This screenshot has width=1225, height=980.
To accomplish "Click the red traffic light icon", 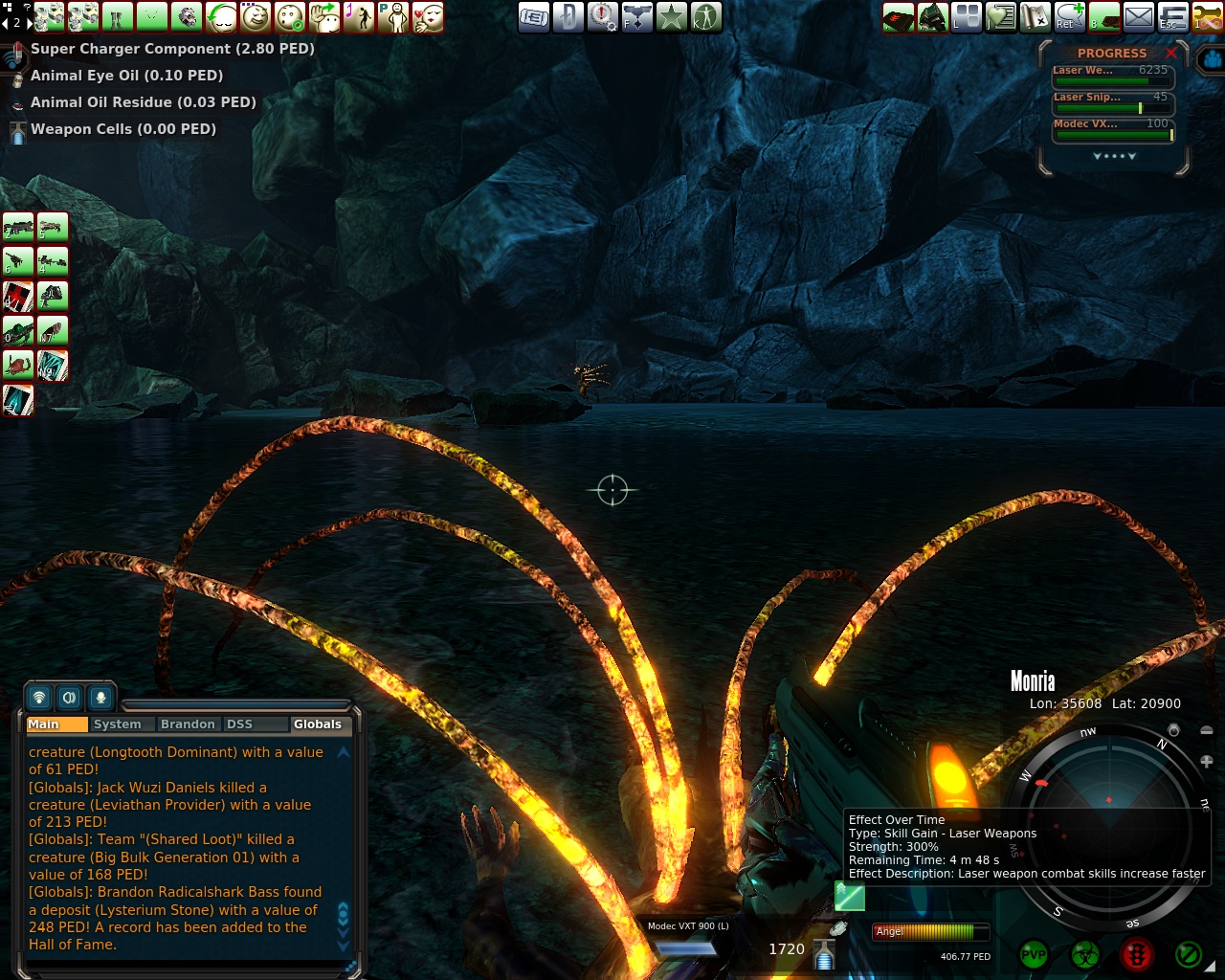I will pyautogui.click(x=1136, y=954).
